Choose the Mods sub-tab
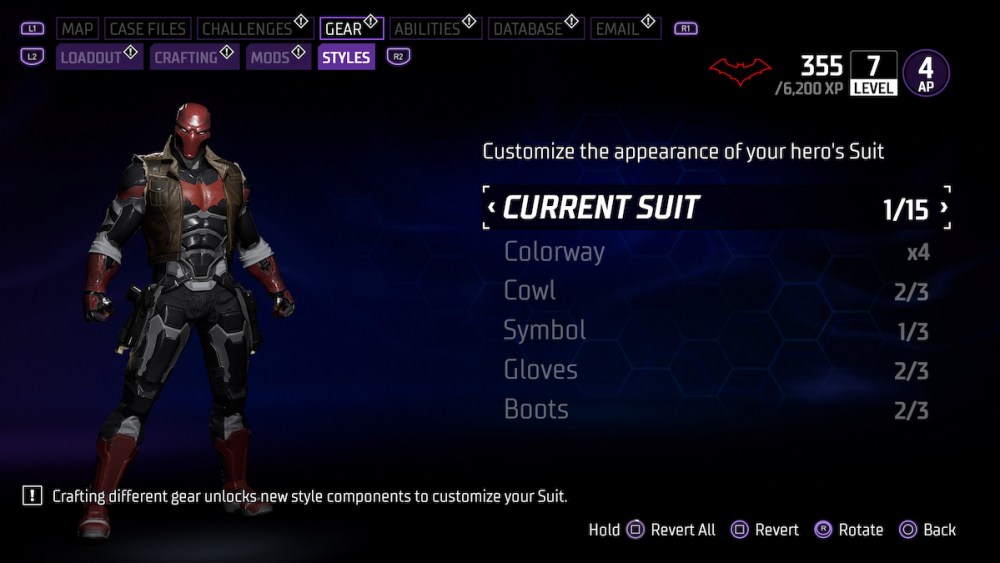The width and height of the screenshot is (1000, 563). tap(270, 58)
